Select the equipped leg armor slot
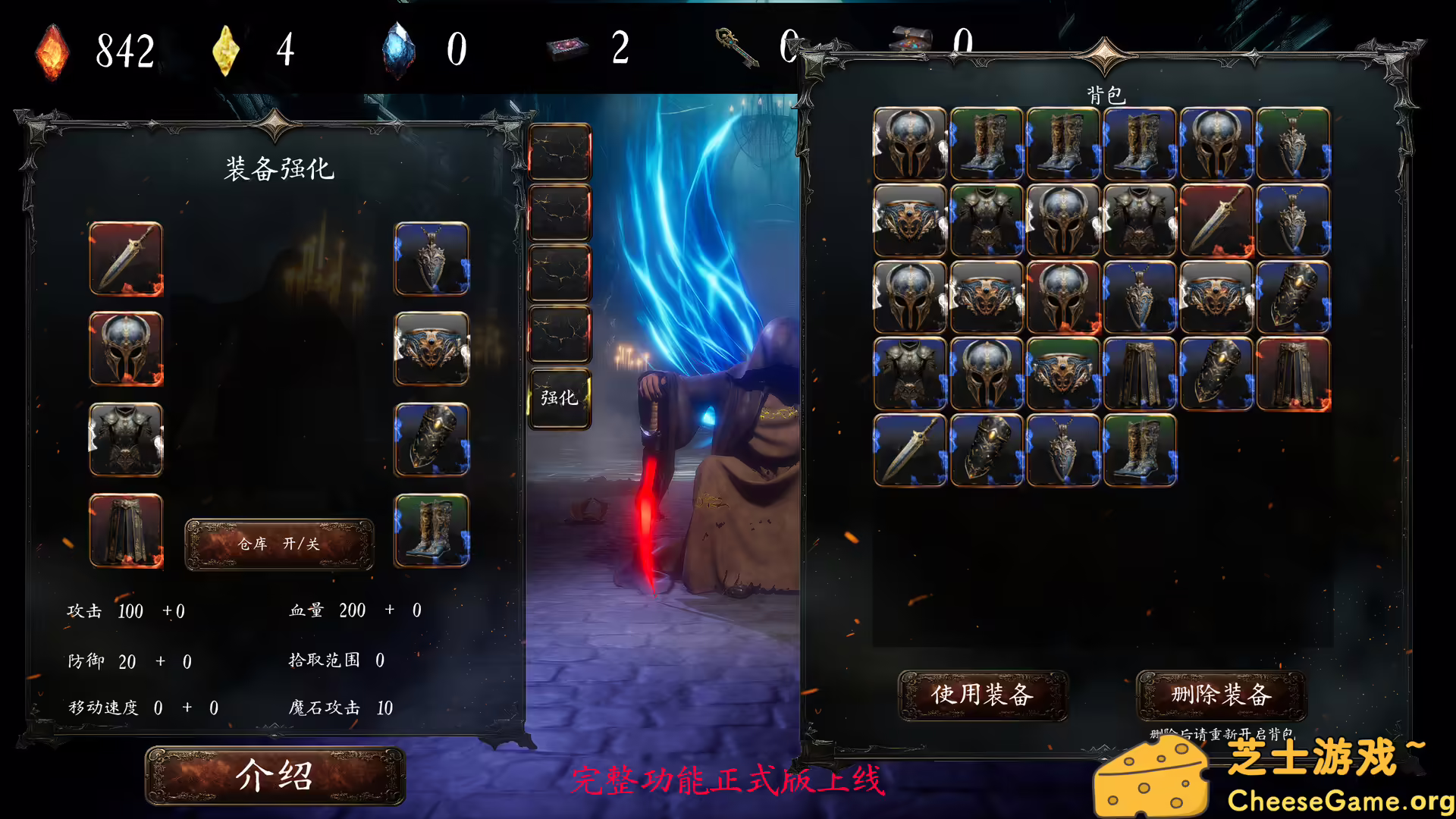Image resolution: width=1456 pixels, height=819 pixels. 126,532
